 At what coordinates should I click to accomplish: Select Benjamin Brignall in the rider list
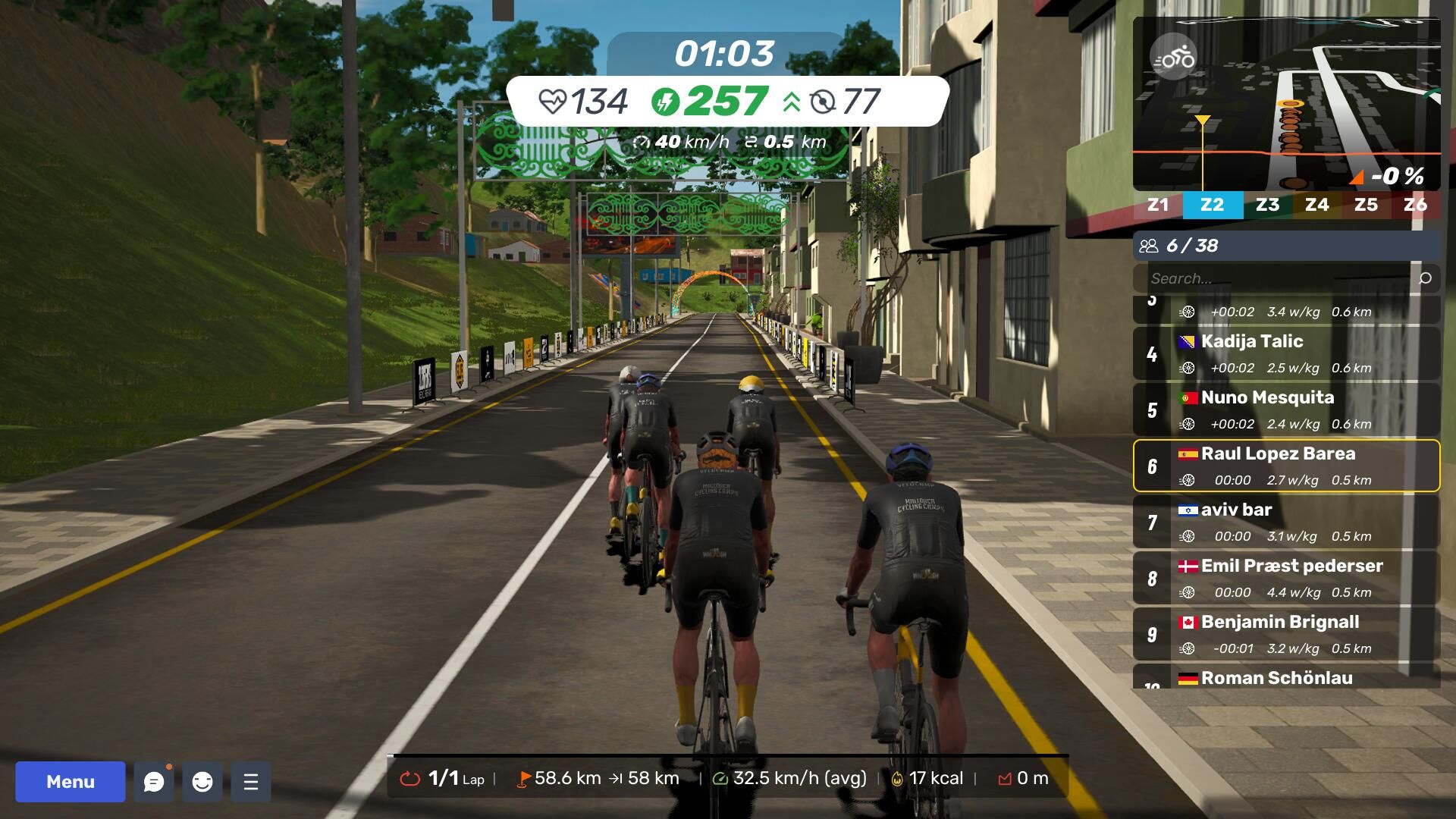1286,635
